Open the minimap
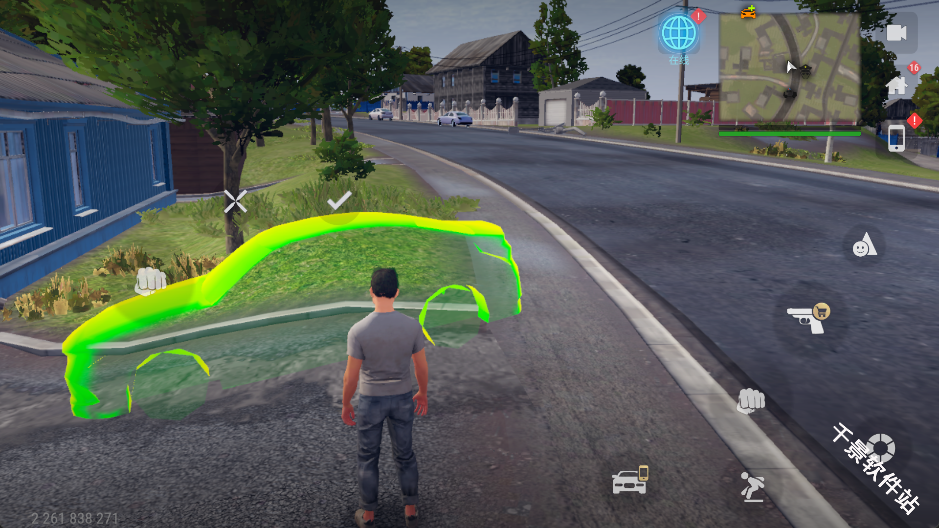This screenshot has height=528, width=939. pyautogui.click(x=789, y=70)
